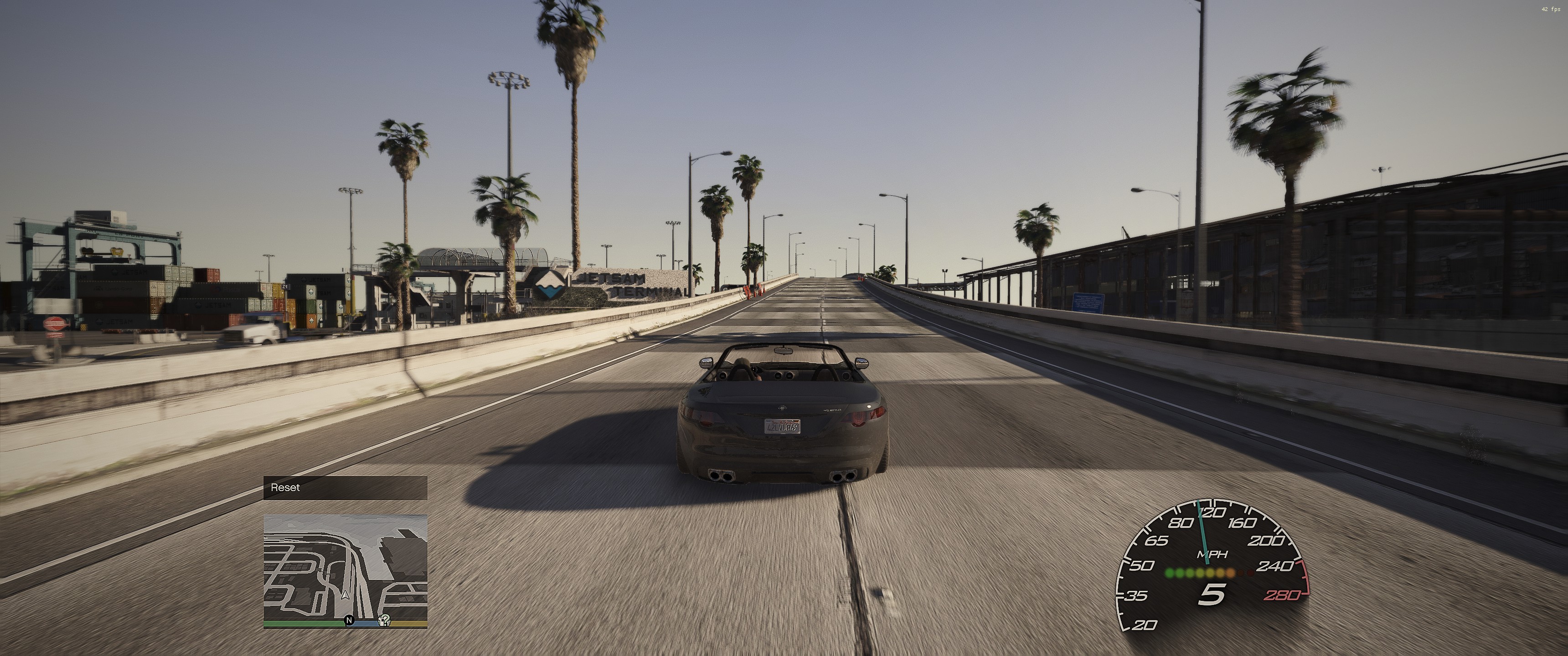Click the question mark icon below minimap
The height and width of the screenshot is (656, 1568).
(x=384, y=621)
